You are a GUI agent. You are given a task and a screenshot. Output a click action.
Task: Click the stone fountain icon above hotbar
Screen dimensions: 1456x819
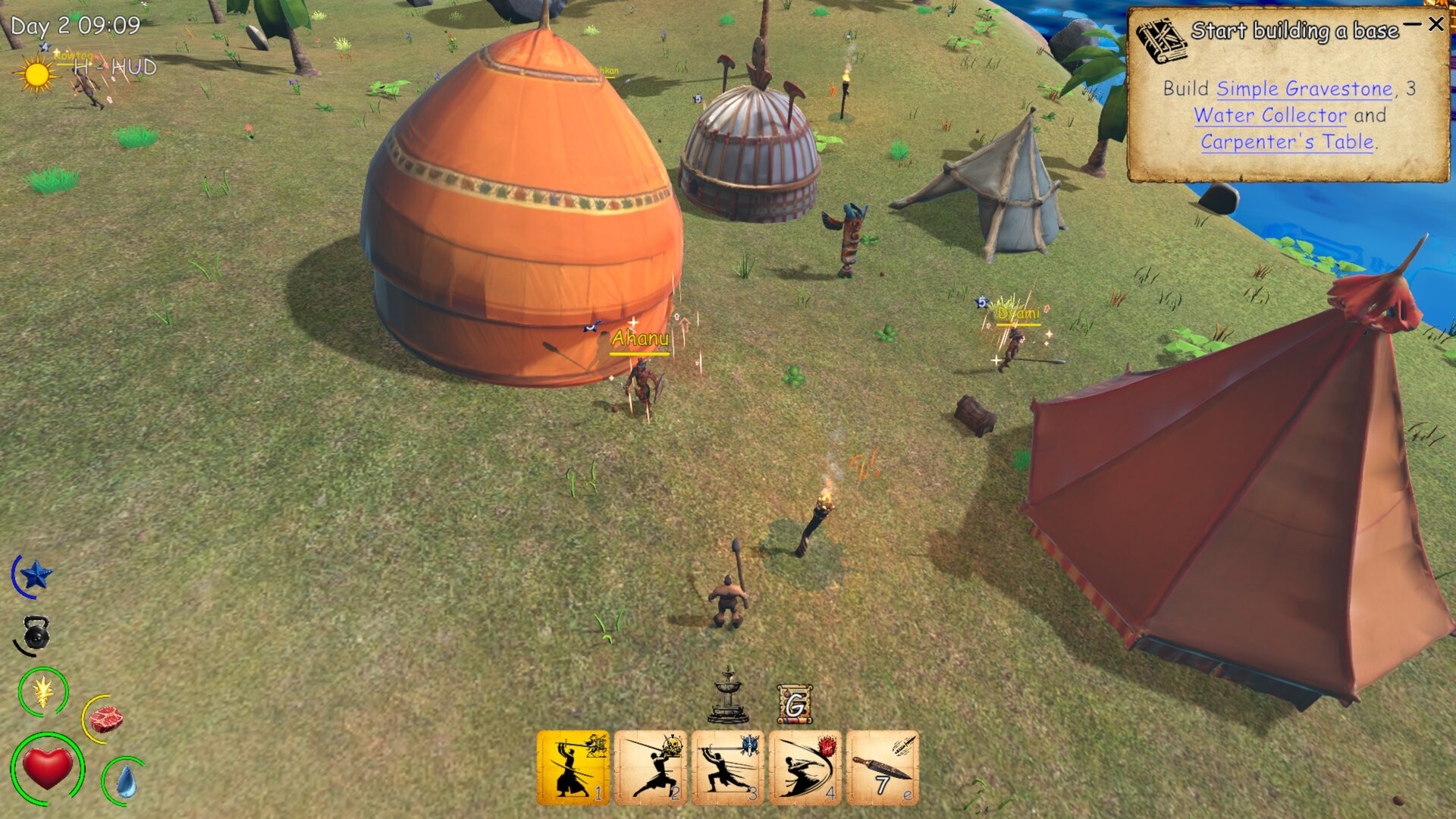[x=728, y=696]
